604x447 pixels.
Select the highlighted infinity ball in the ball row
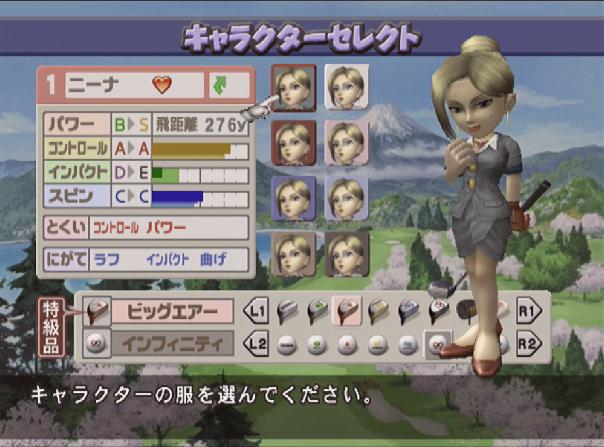click(436, 346)
